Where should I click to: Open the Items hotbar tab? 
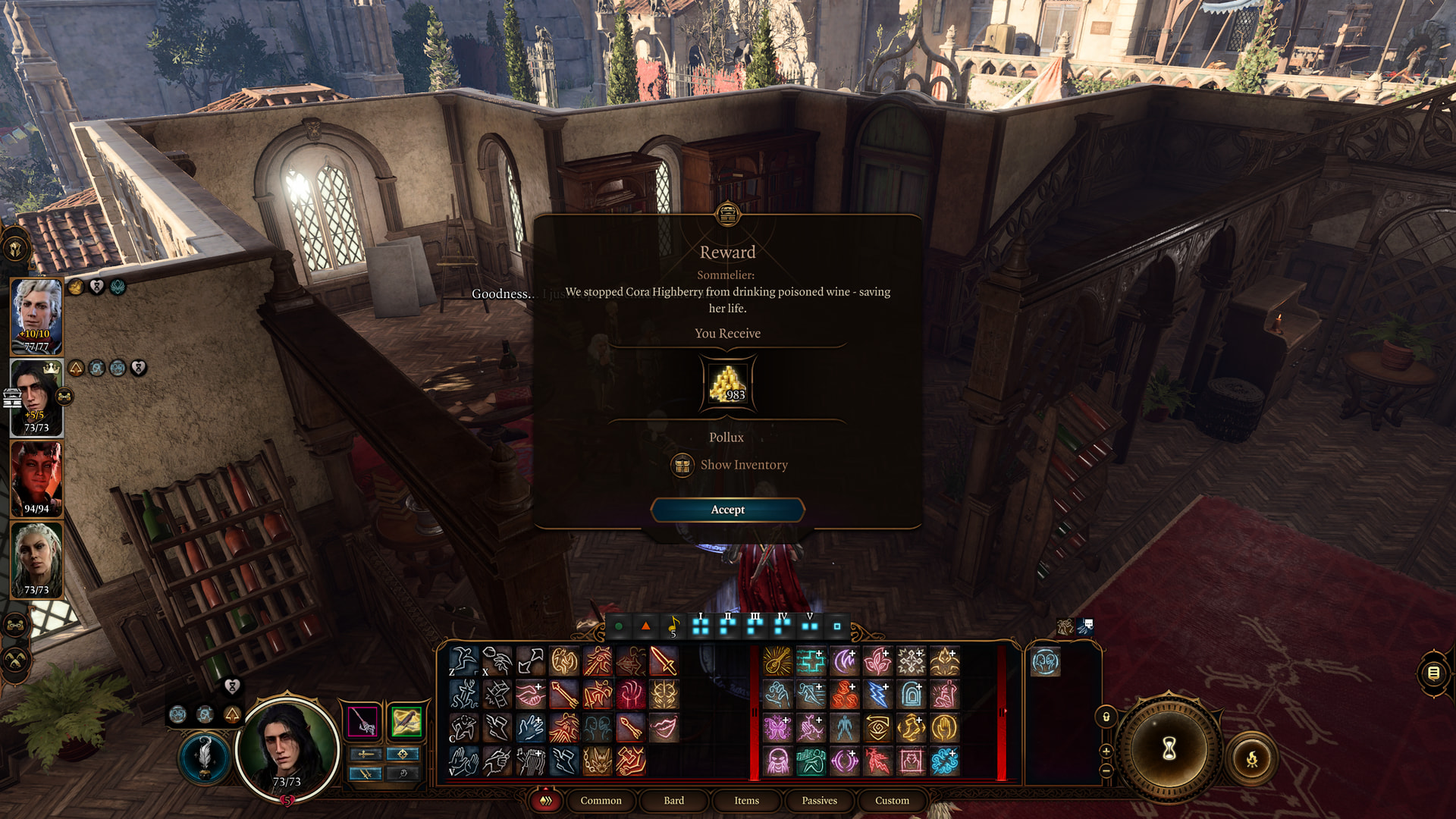point(746,800)
